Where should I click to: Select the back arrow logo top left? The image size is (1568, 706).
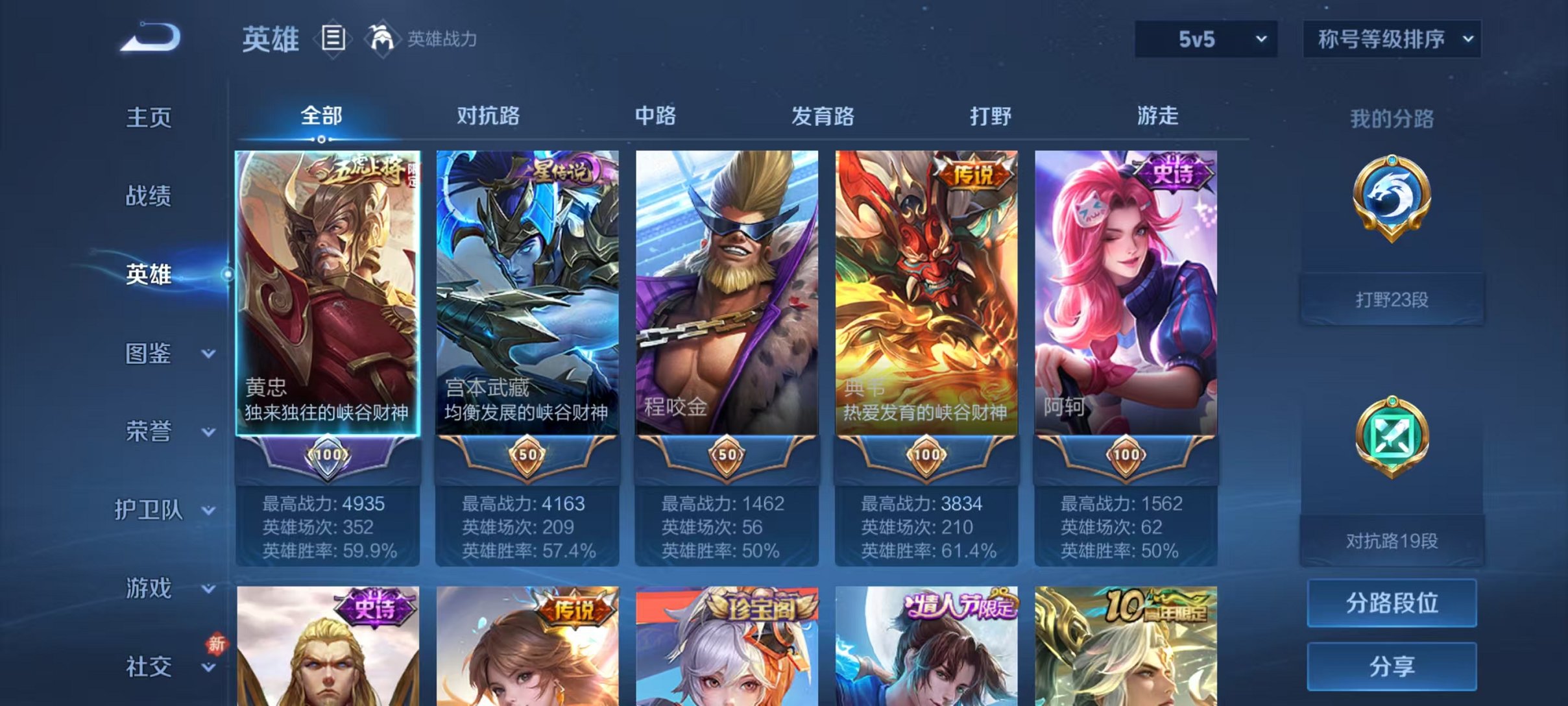coord(151,39)
